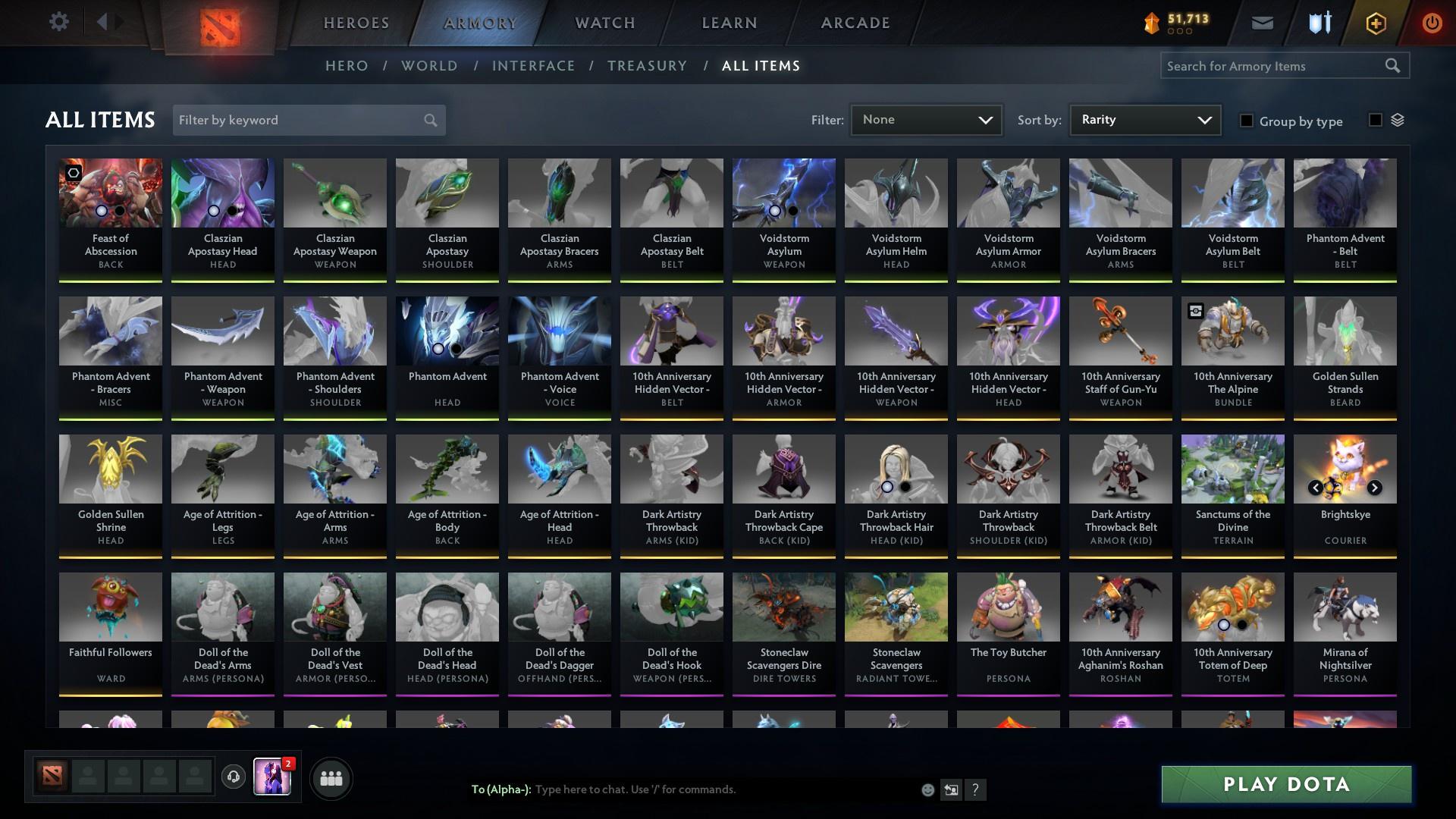
Task: Open the friends list icon
Action: (331, 777)
